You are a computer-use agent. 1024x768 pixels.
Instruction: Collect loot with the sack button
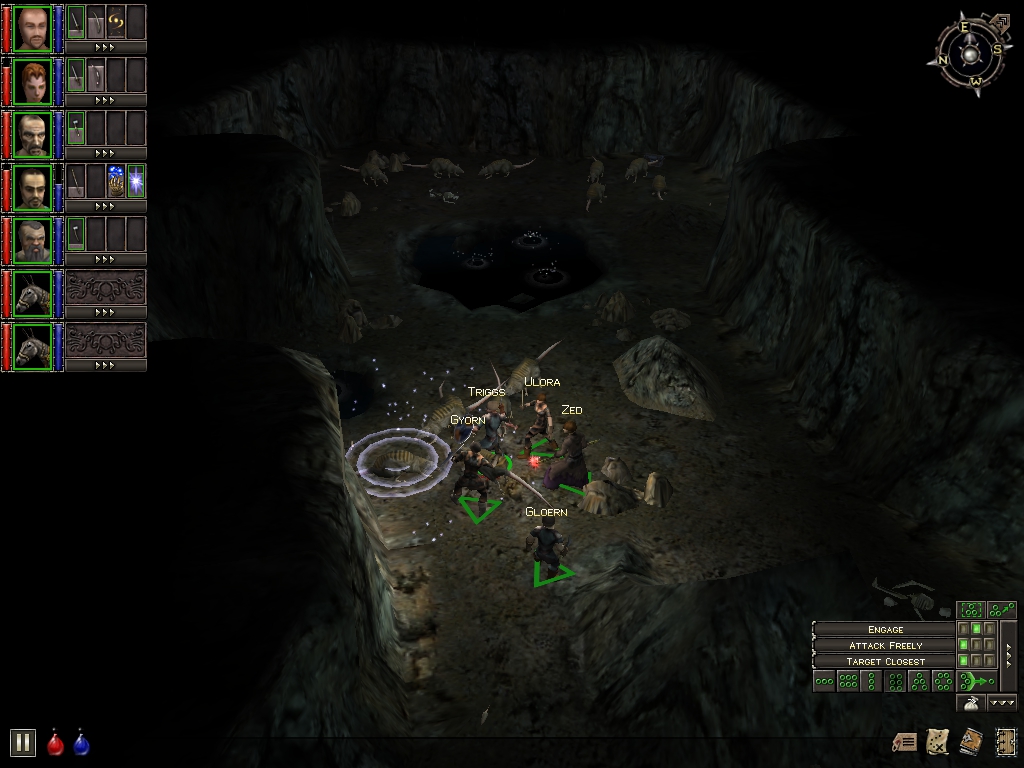click(970, 703)
